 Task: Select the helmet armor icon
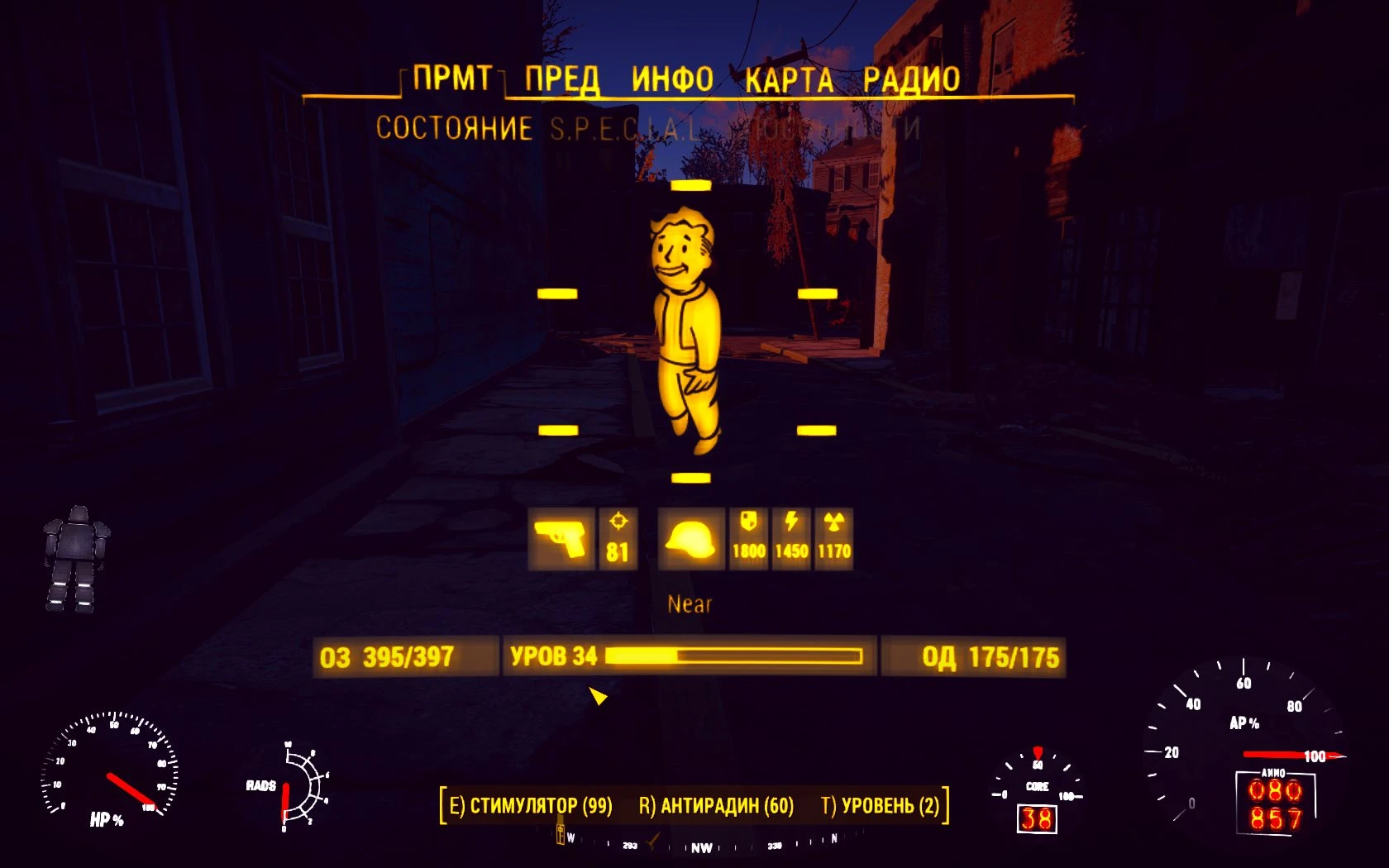(x=691, y=539)
